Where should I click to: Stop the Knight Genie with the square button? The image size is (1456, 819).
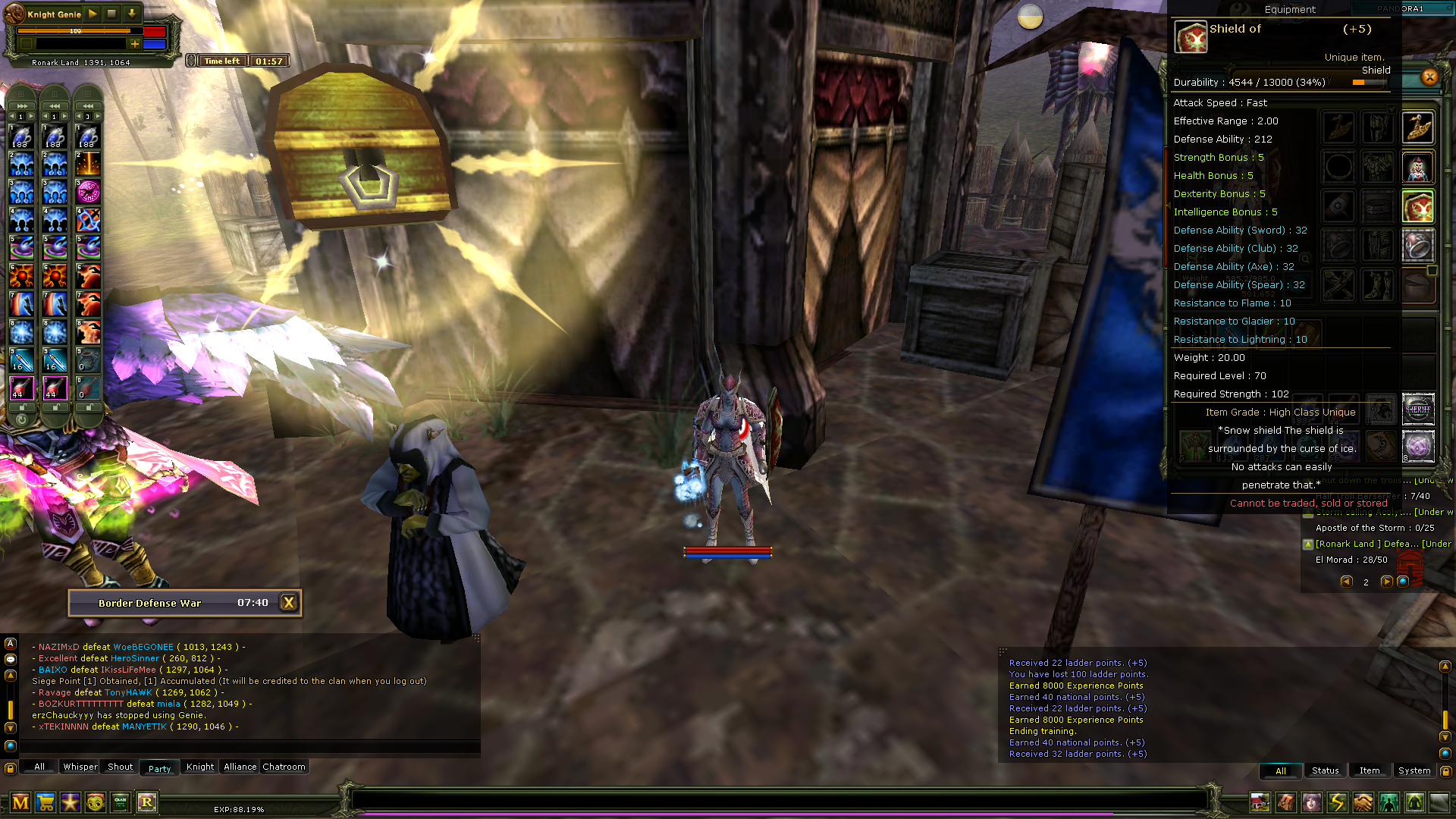111,14
